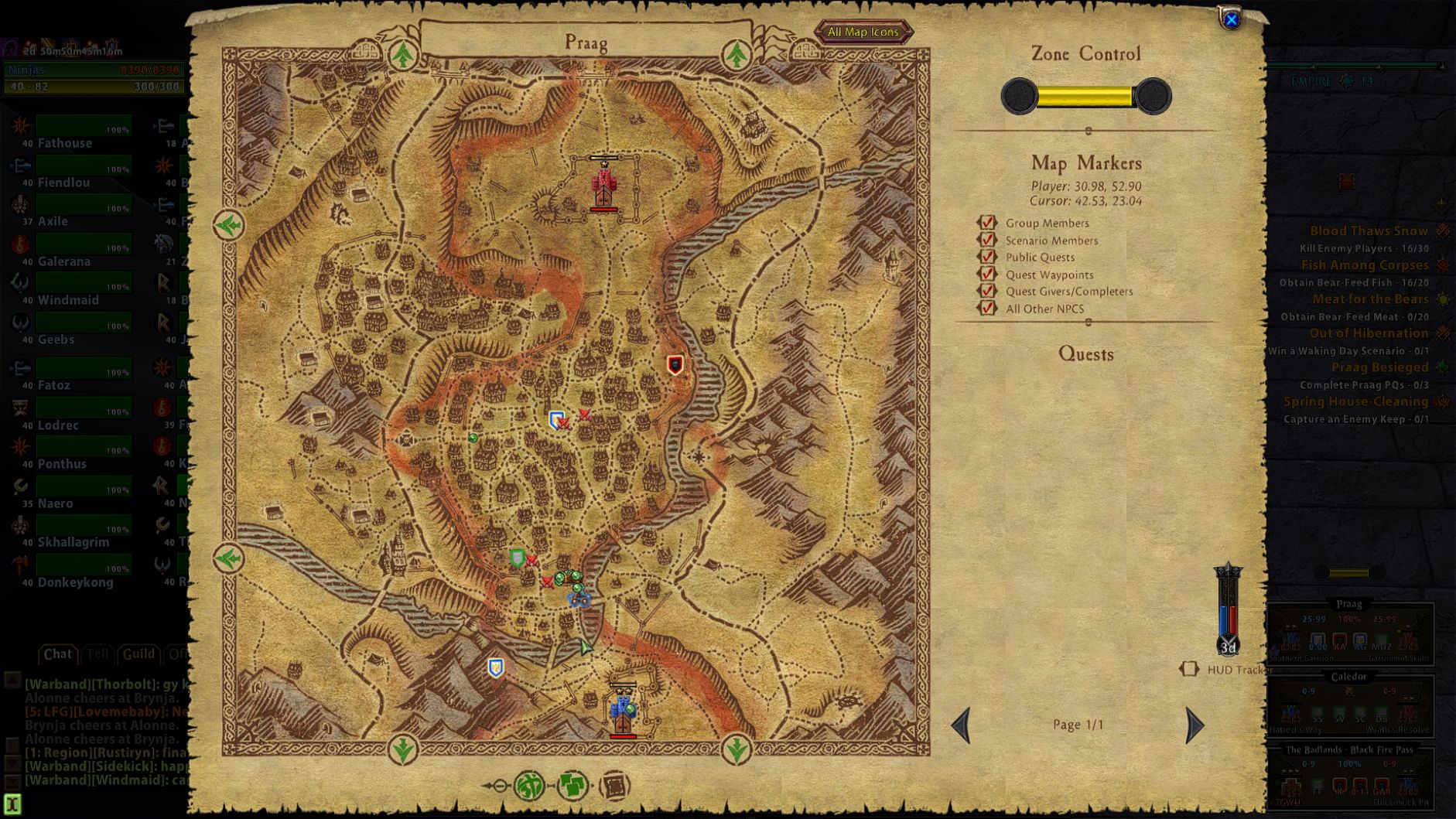Toggle Quest Givers/Completers markers
The image size is (1456, 819).
[x=987, y=291]
